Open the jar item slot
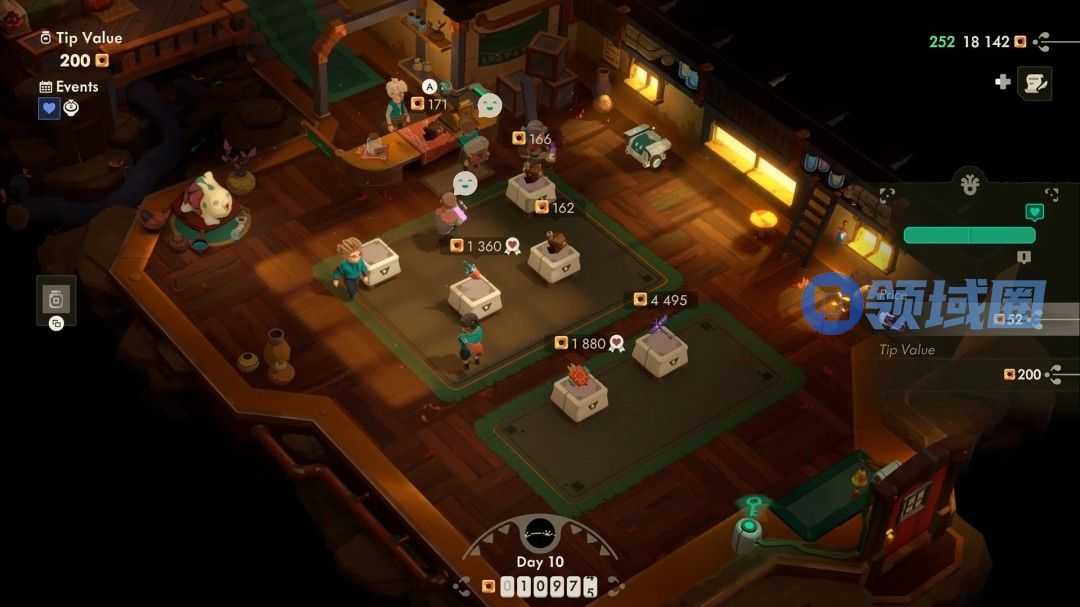Viewport: 1080px width, 607px height. pos(56,298)
